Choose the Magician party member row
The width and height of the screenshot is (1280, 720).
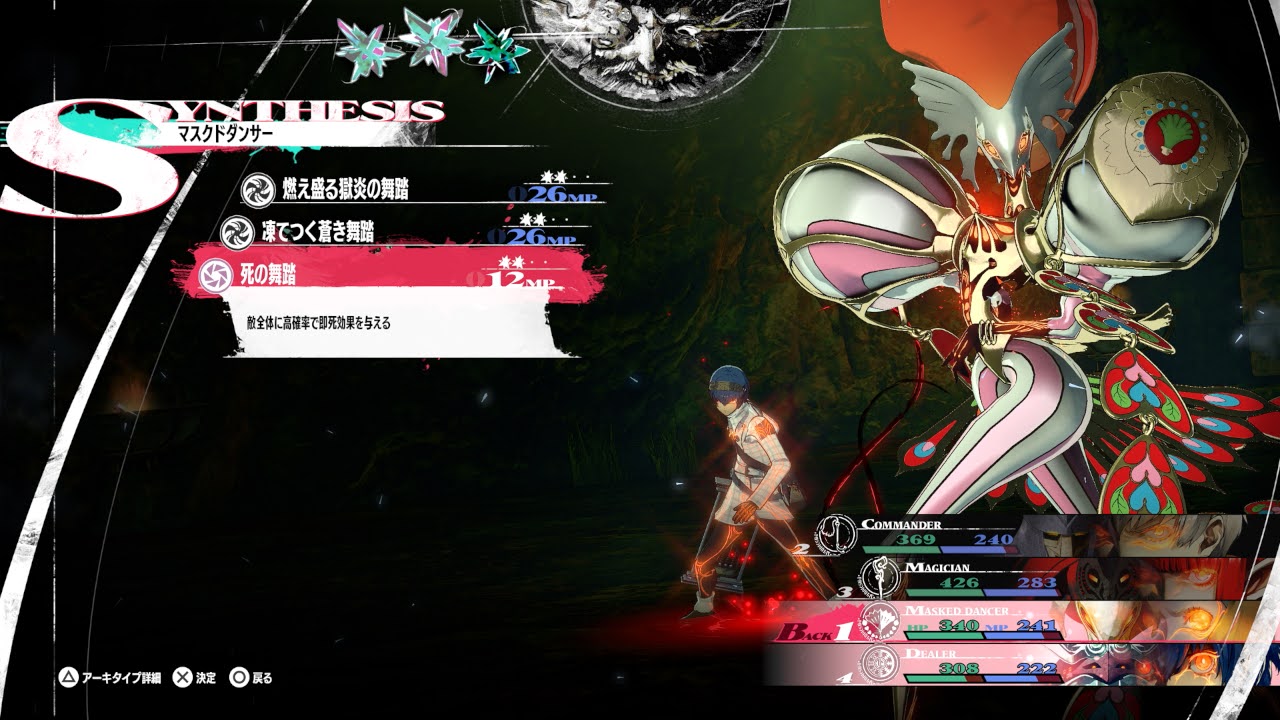(x=1040, y=578)
